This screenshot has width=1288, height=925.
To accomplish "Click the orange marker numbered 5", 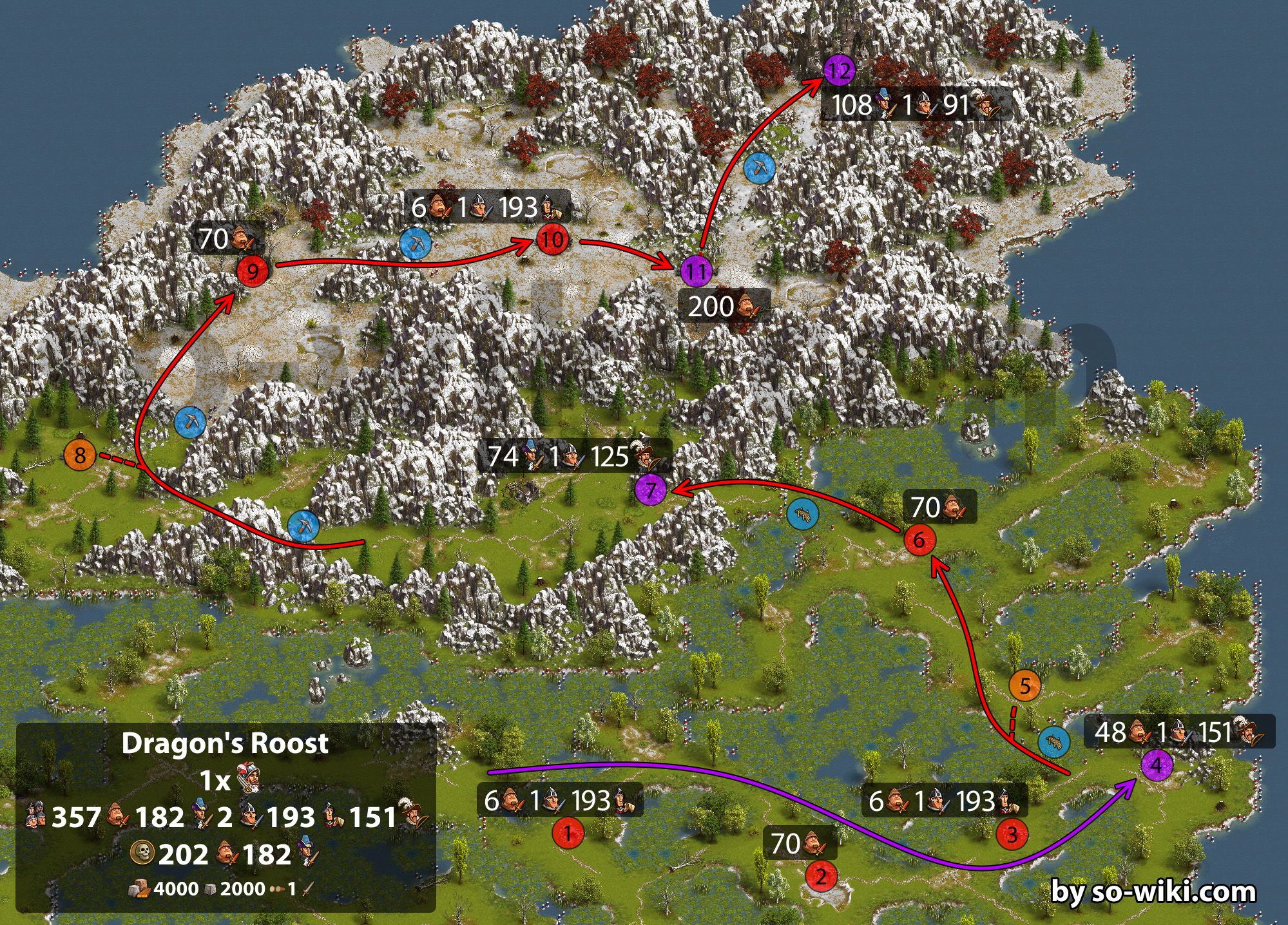I will click(1024, 685).
